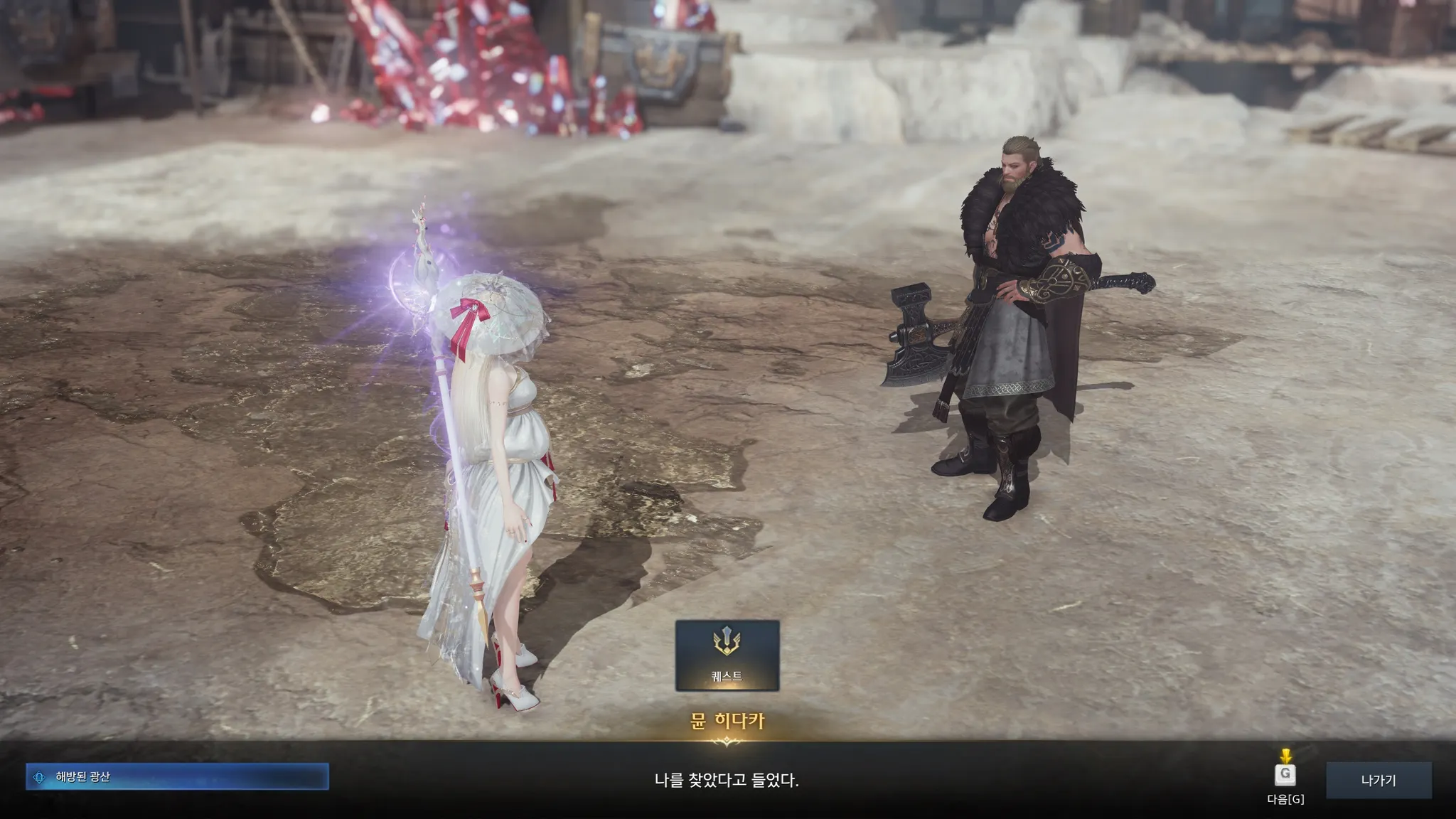The width and height of the screenshot is (1456, 819).
Task: Click the 나가기 exit button
Action: click(x=1378, y=780)
